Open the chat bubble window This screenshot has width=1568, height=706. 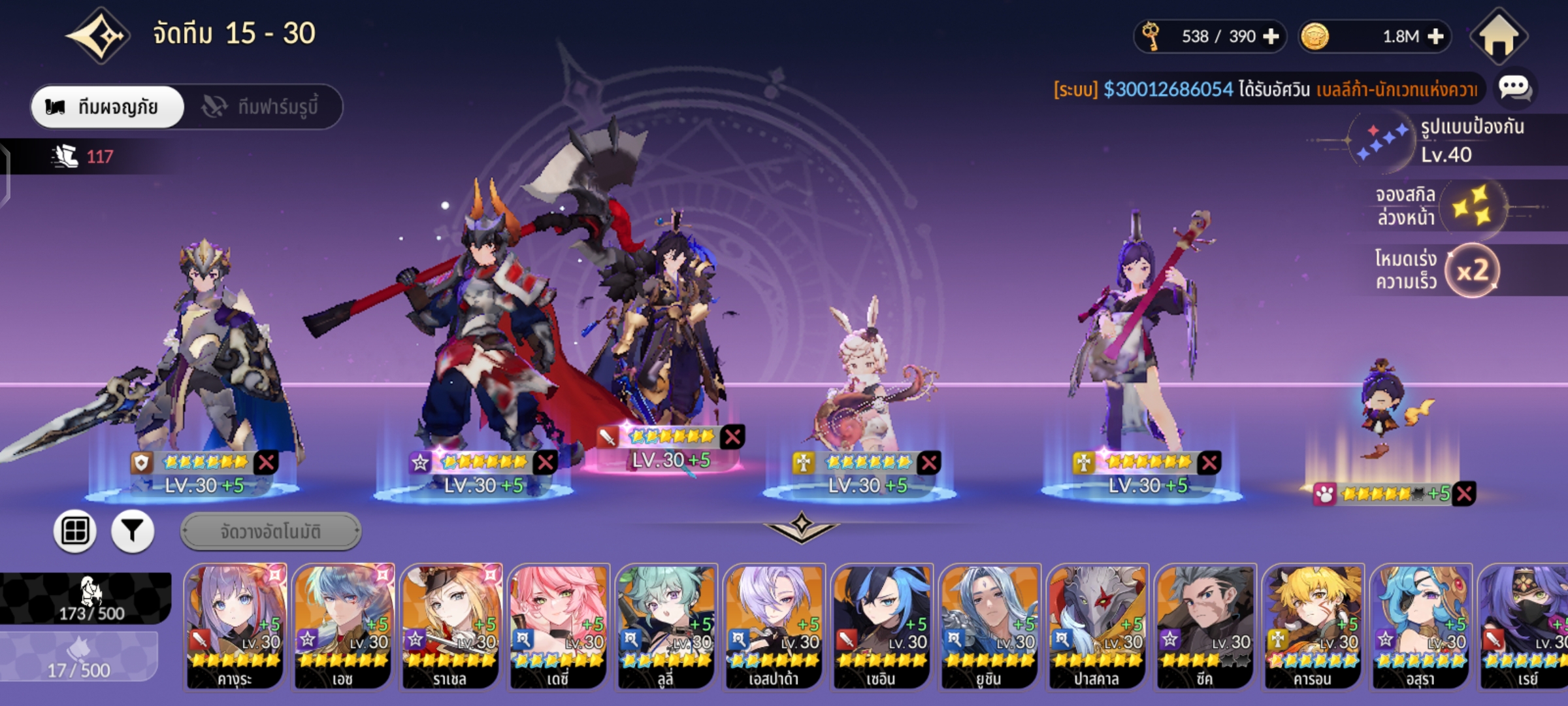(1514, 88)
